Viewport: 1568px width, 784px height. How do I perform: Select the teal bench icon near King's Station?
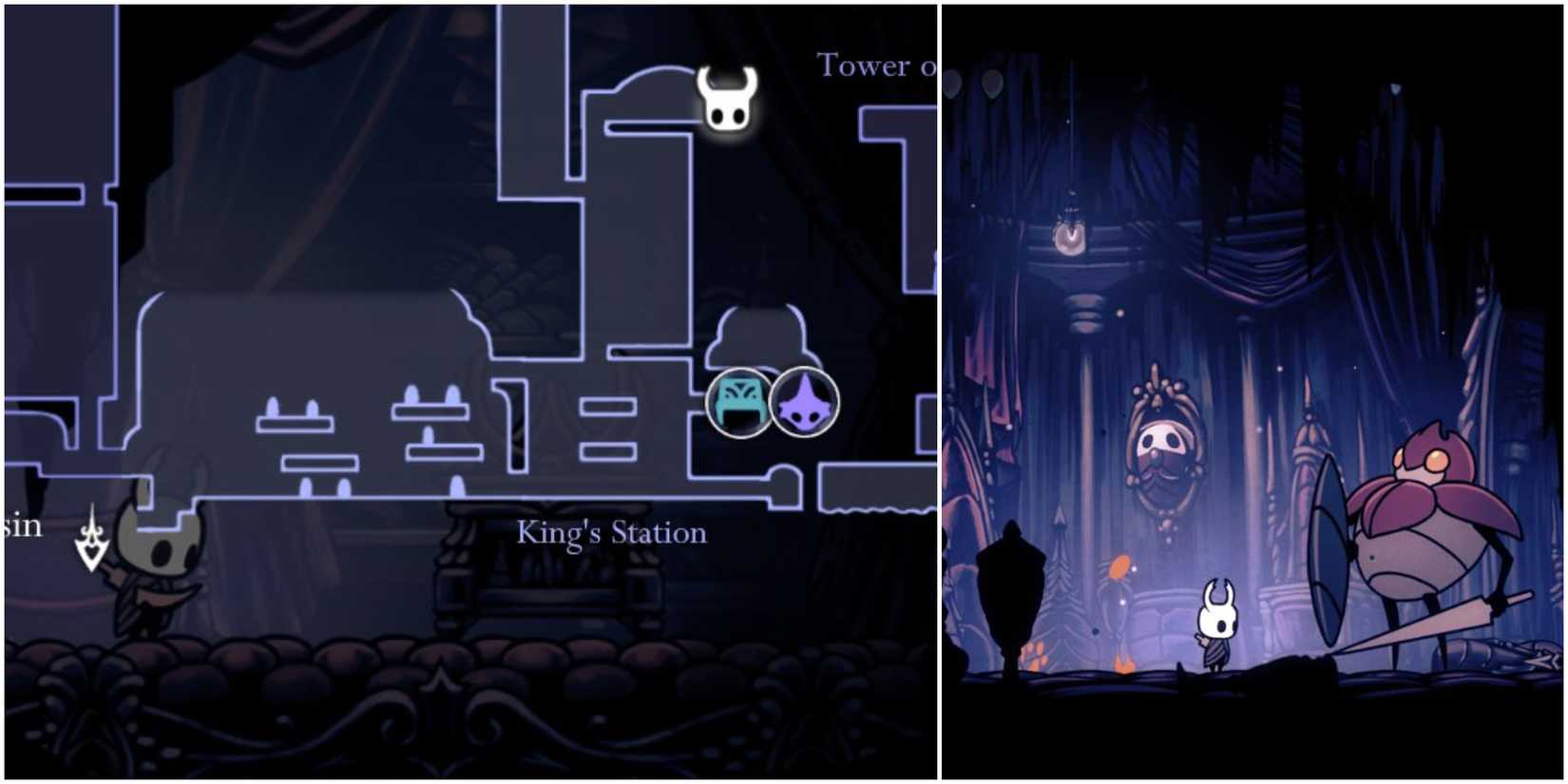point(736,403)
